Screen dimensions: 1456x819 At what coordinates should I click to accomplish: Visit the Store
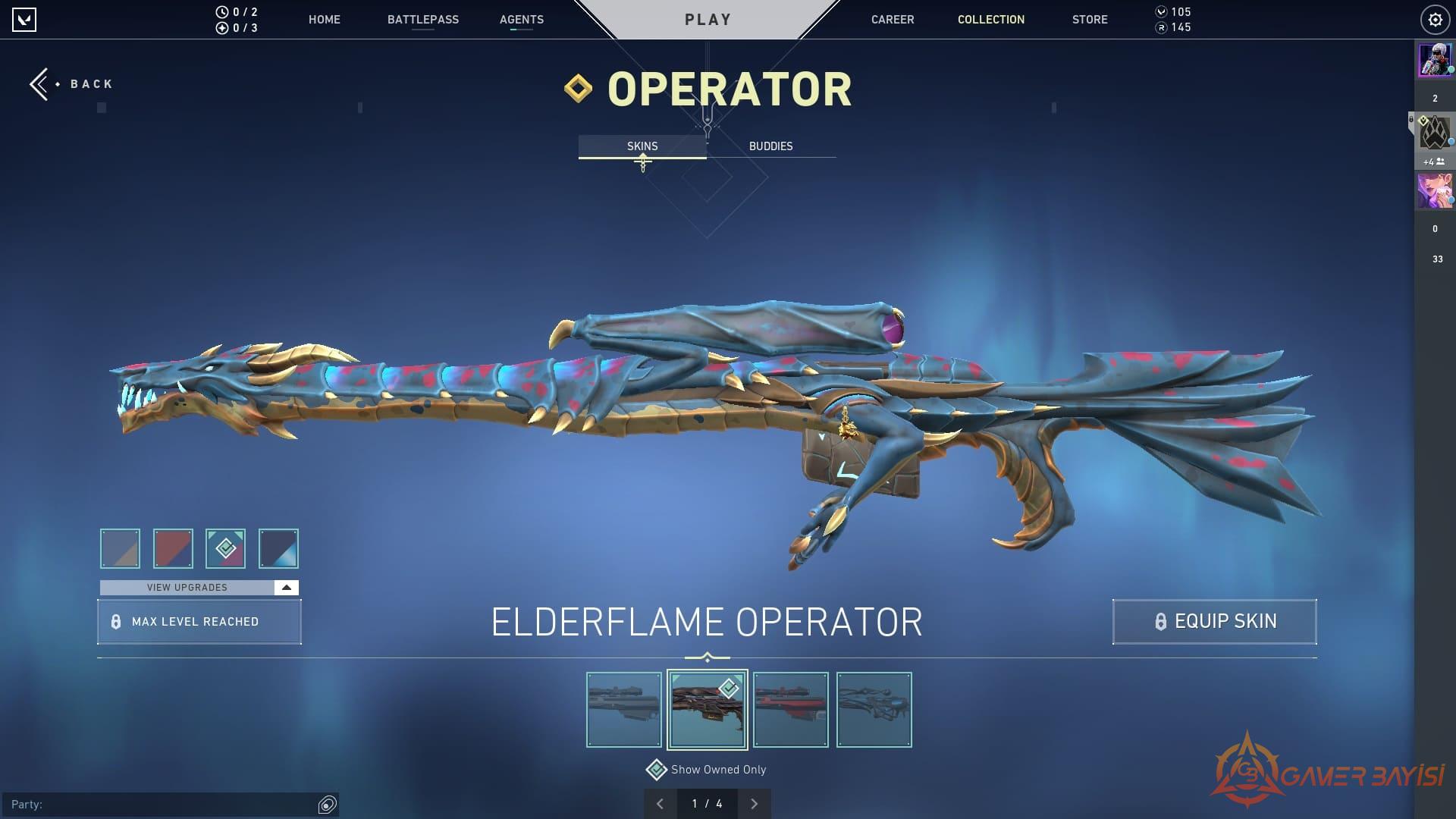pos(1089,20)
